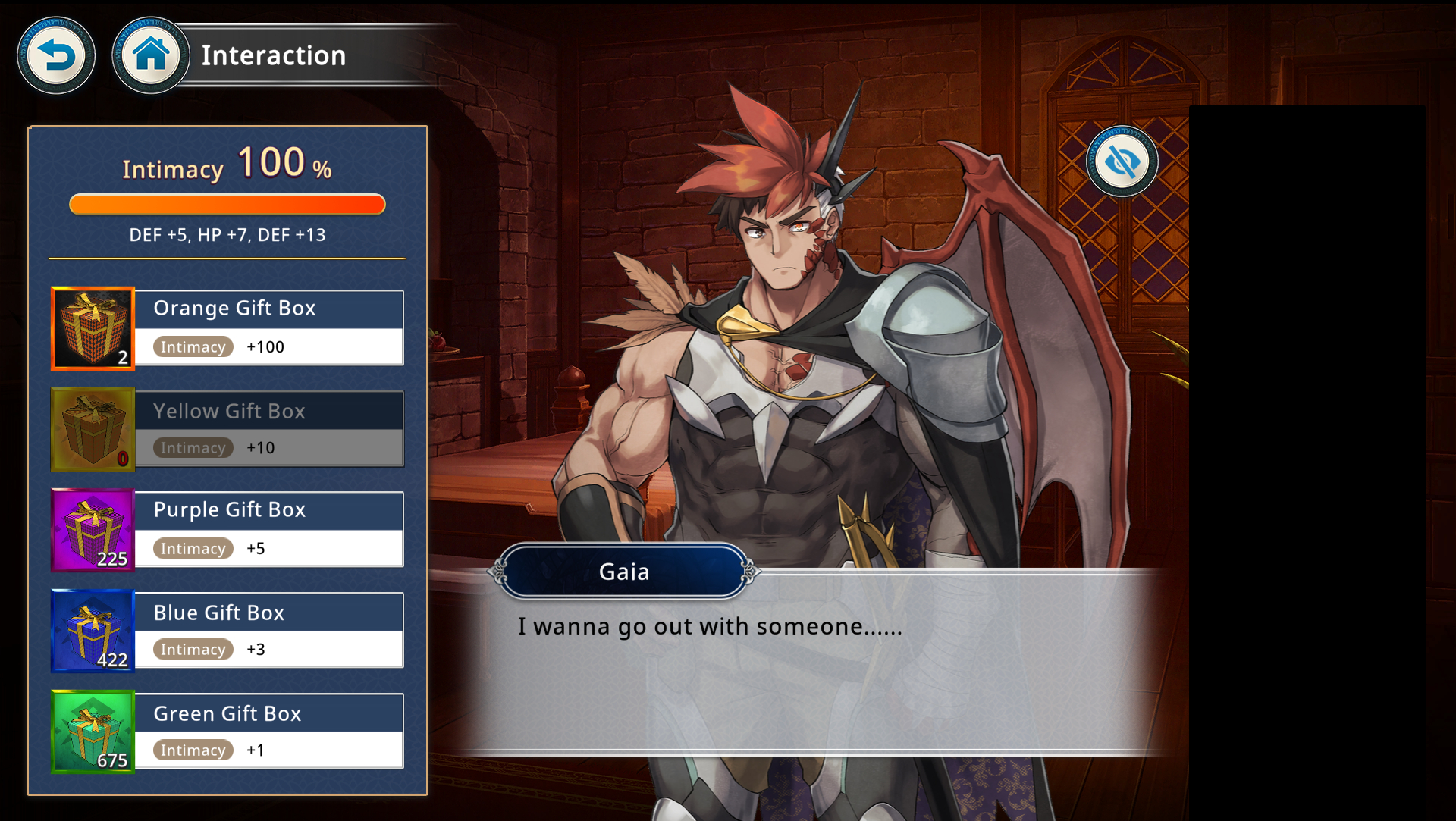This screenshot has height=821, width=1456.
Task: Select the Yellow Gift Box entry
Action: click(x=227, y=429)
